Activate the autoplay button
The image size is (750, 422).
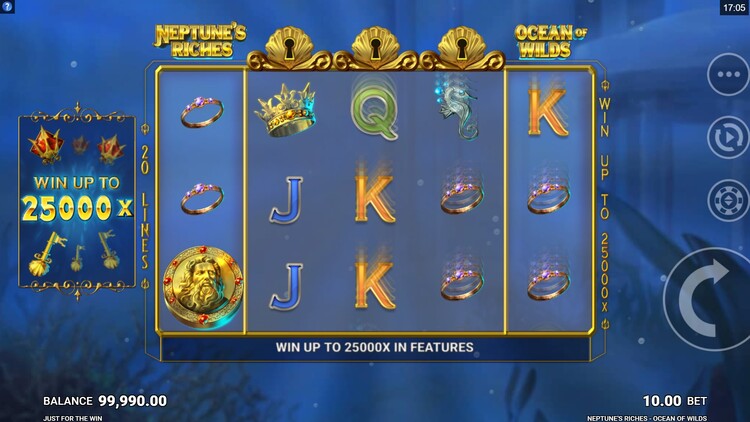click(x=727, y=137)
